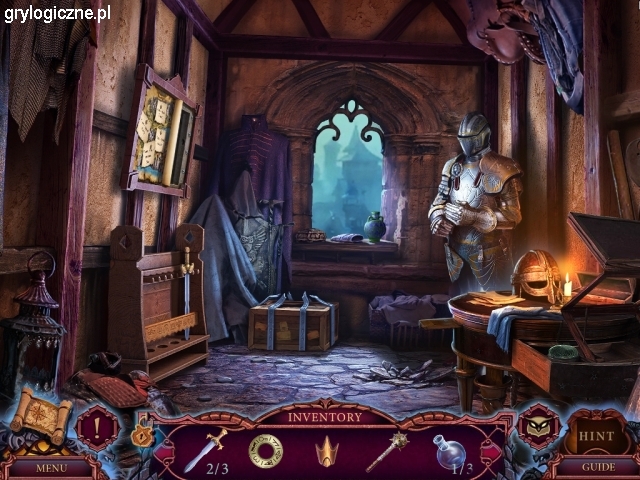Open the map scroll
The height and width of the screenshot is (480, 640).
(41, 415)
